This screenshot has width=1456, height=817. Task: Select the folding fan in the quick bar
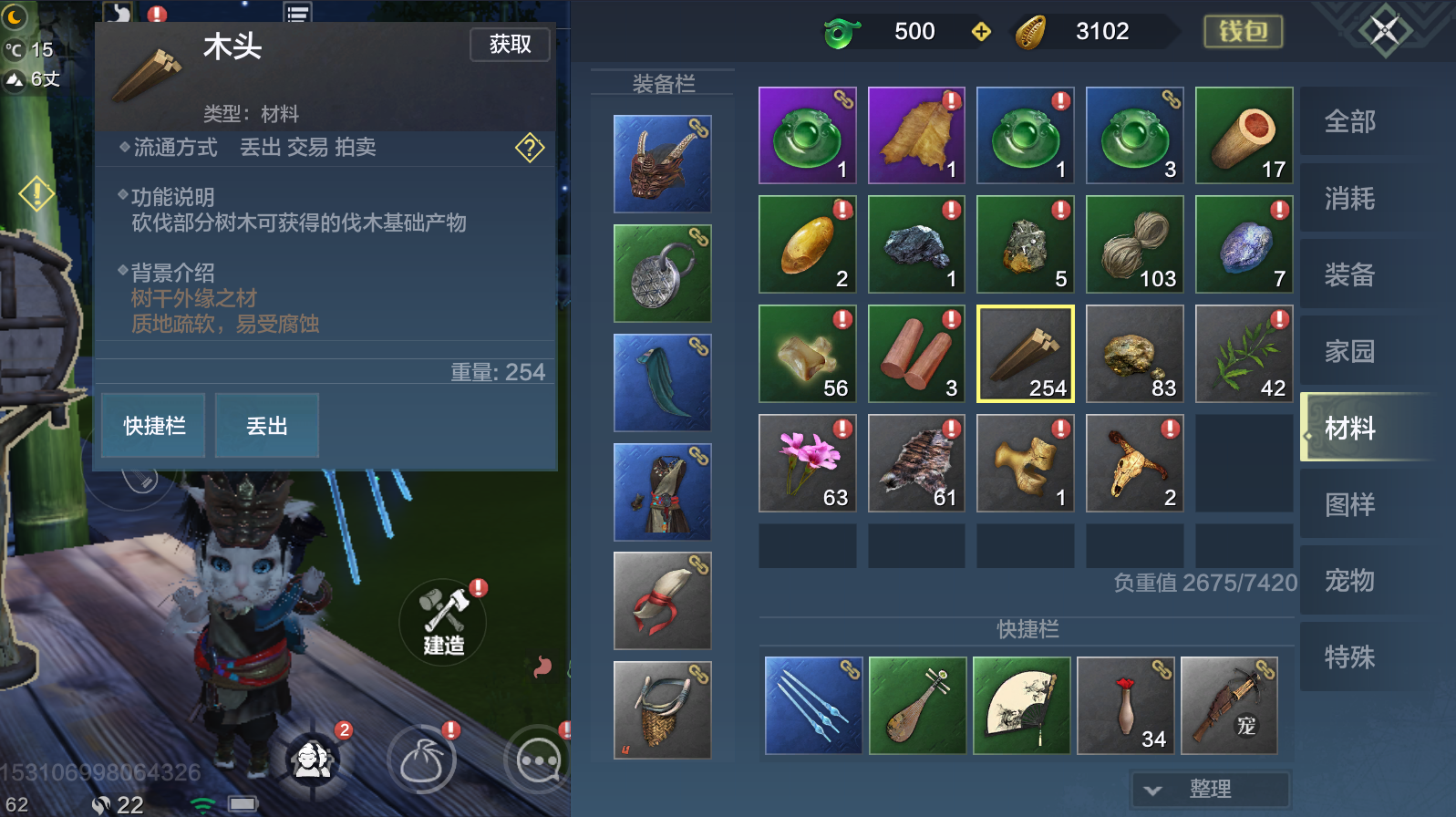pos(1025,705)
